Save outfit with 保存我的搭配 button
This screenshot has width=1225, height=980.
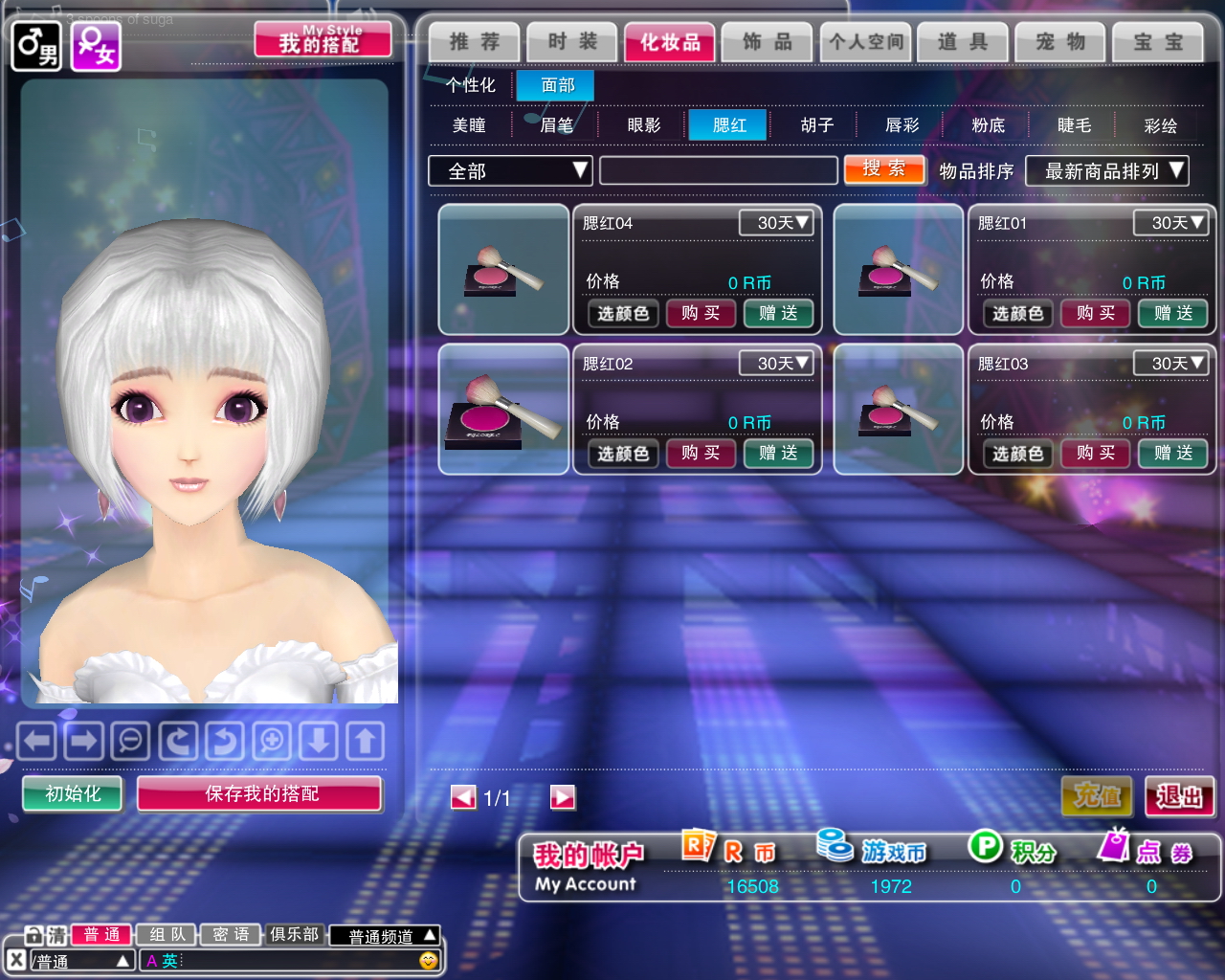tap(260, 793)
